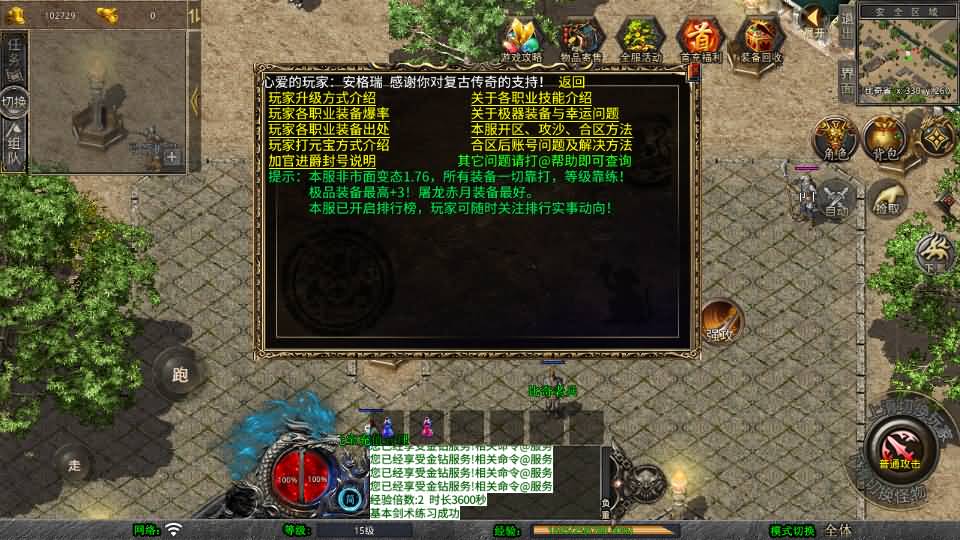
Task: Tap the 切换 switch button on left panel
Action: click(x=14, y=101)
